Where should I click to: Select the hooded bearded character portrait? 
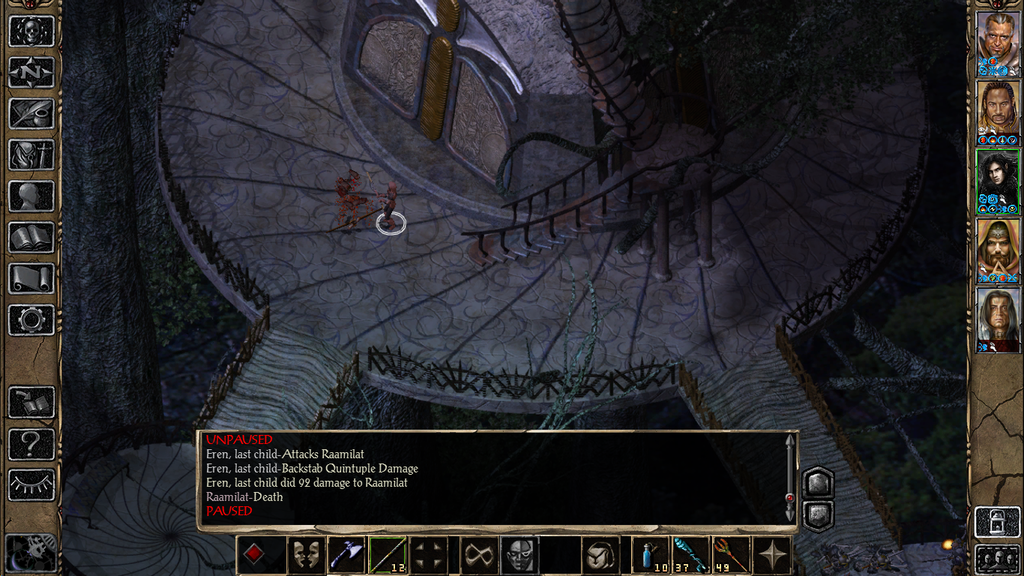coord(997,249)
